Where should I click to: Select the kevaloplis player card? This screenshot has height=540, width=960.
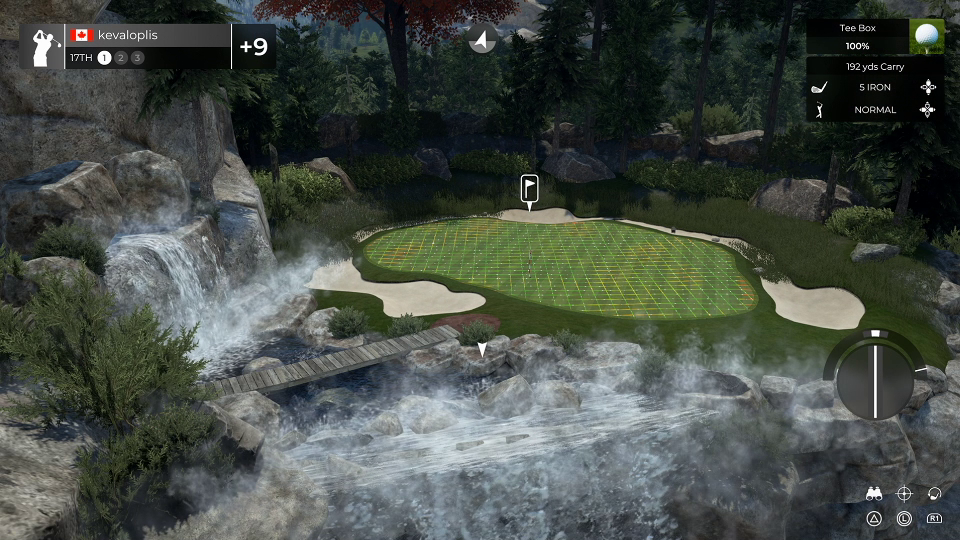[x=148, y=46]
